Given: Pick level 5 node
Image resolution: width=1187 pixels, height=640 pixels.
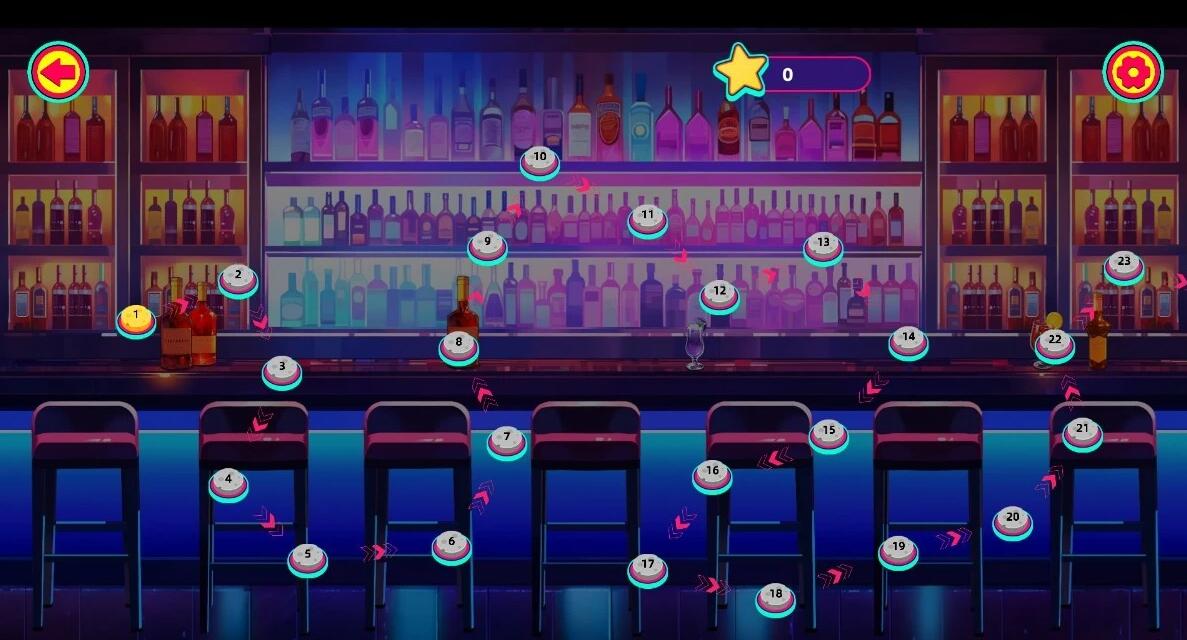Looking at the screenshot, I should [x=308, y=558].
